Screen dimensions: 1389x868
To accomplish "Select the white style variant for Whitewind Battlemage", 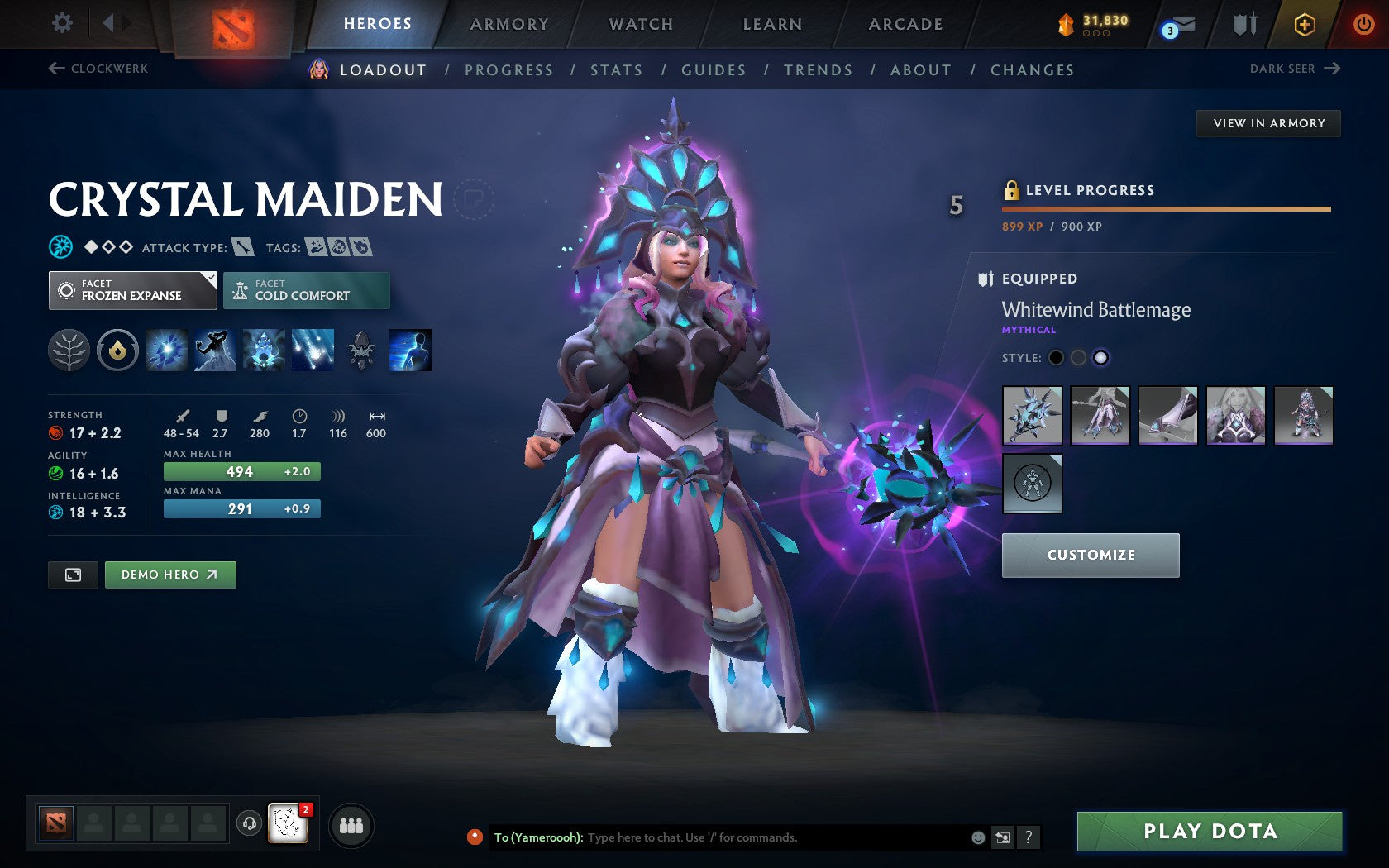I will tap(1100, 358).
